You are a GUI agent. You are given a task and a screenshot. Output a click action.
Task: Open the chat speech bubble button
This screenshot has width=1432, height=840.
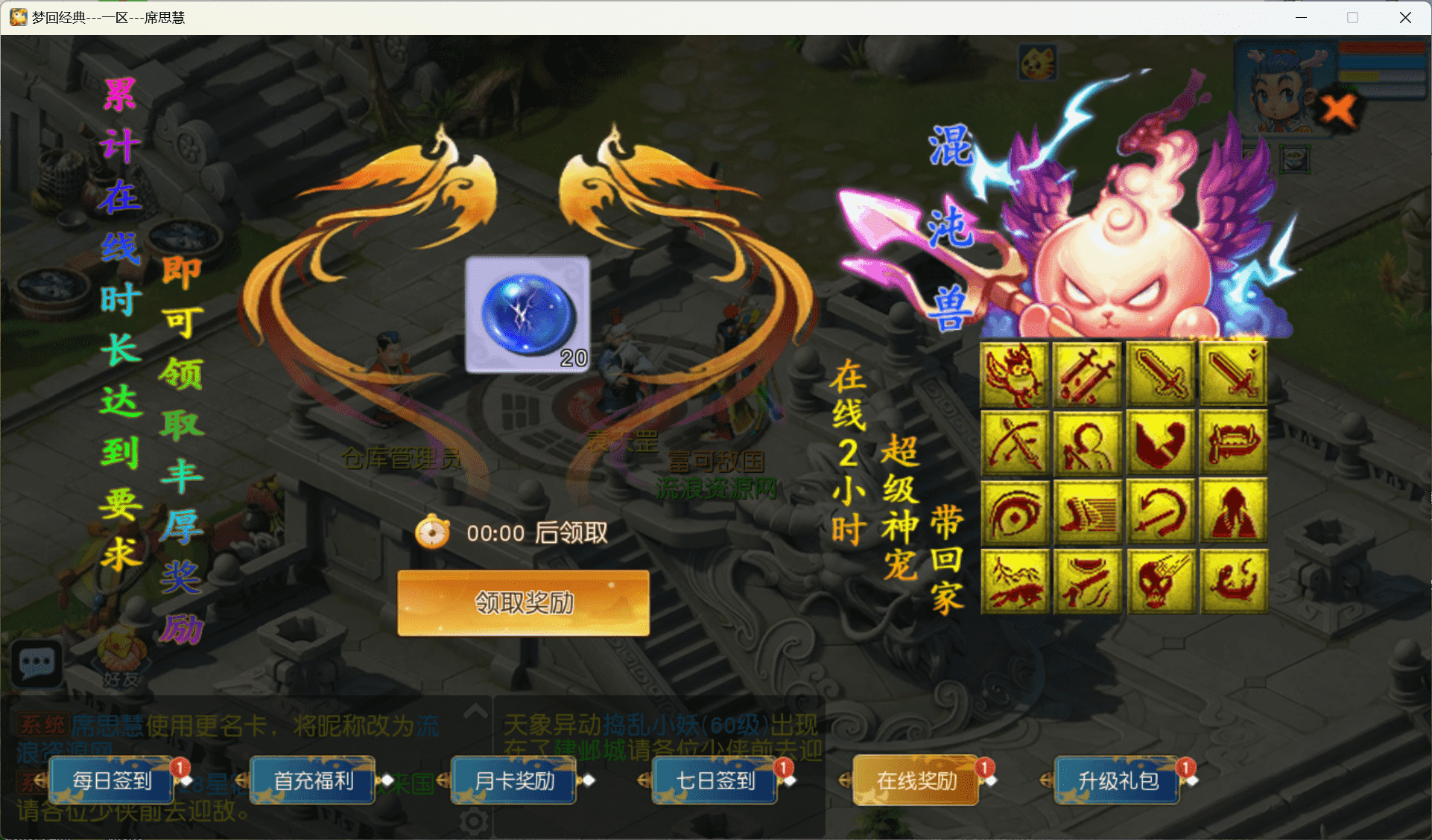coord(37,663)
